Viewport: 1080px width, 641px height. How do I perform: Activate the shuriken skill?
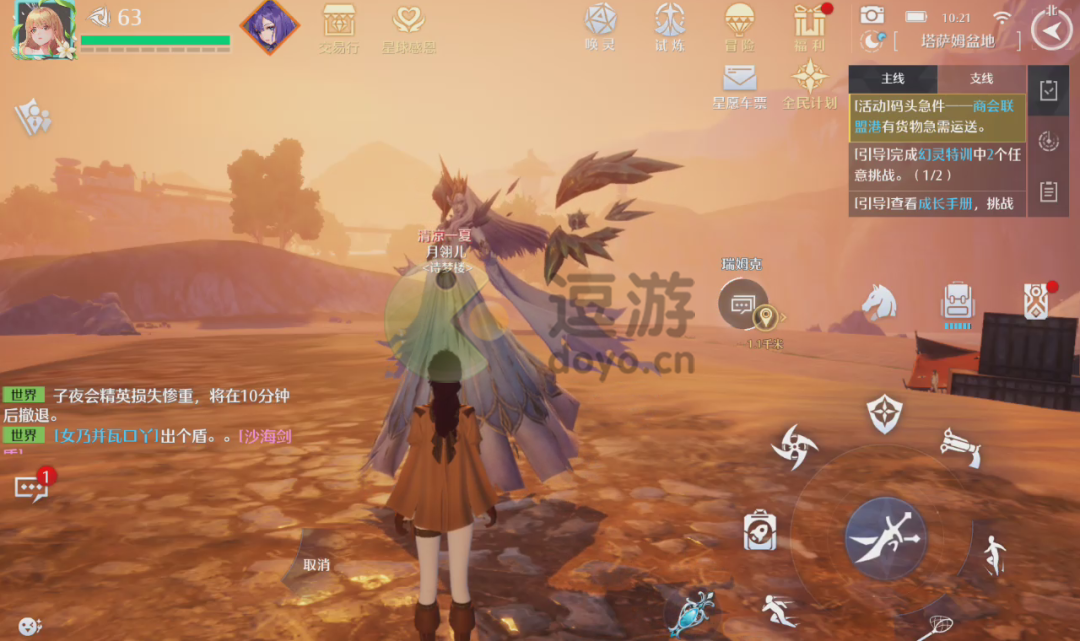coord(795,447)
